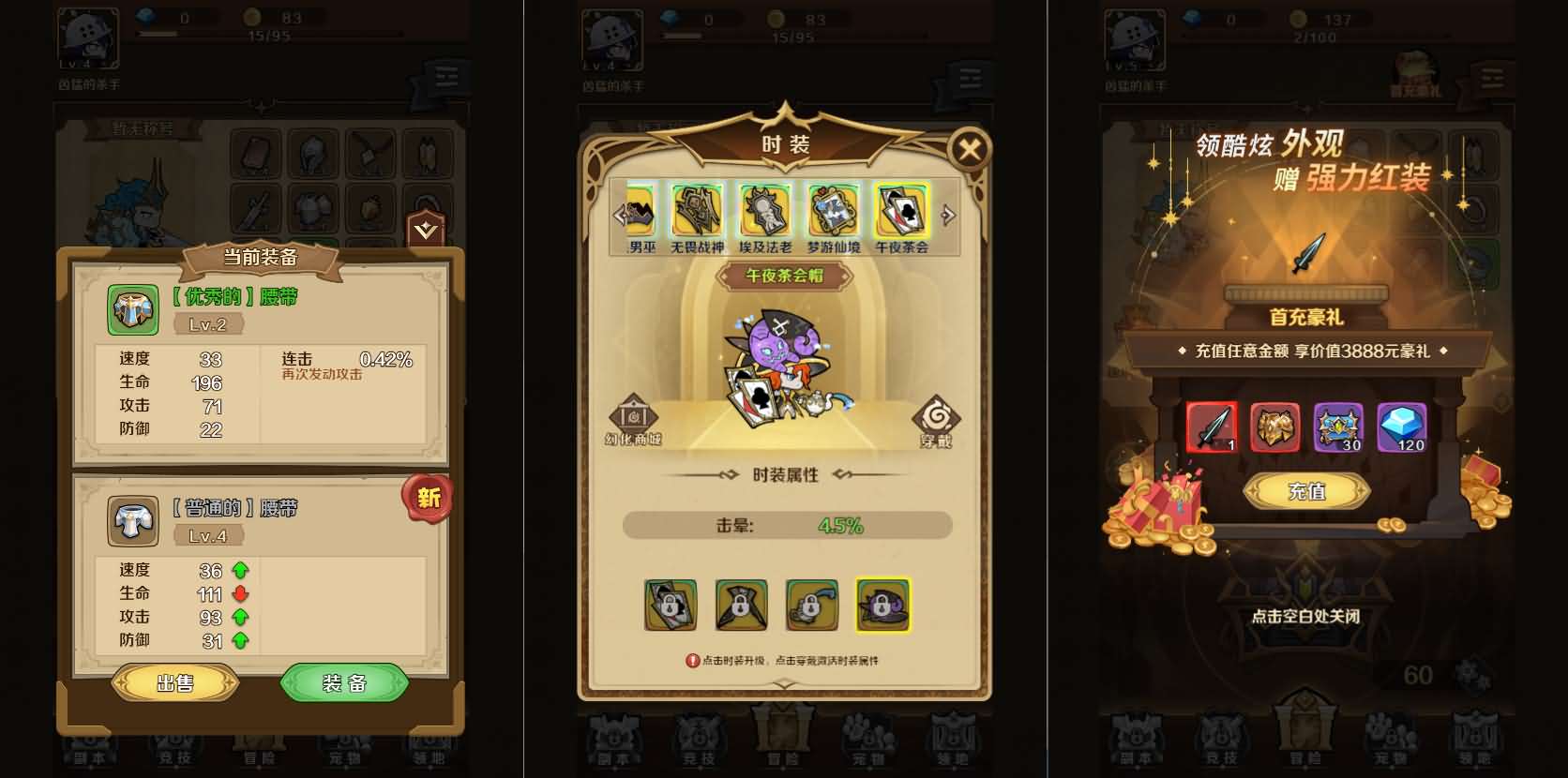Click the 120 diamonds reward icon

(x=1403, y=427)
